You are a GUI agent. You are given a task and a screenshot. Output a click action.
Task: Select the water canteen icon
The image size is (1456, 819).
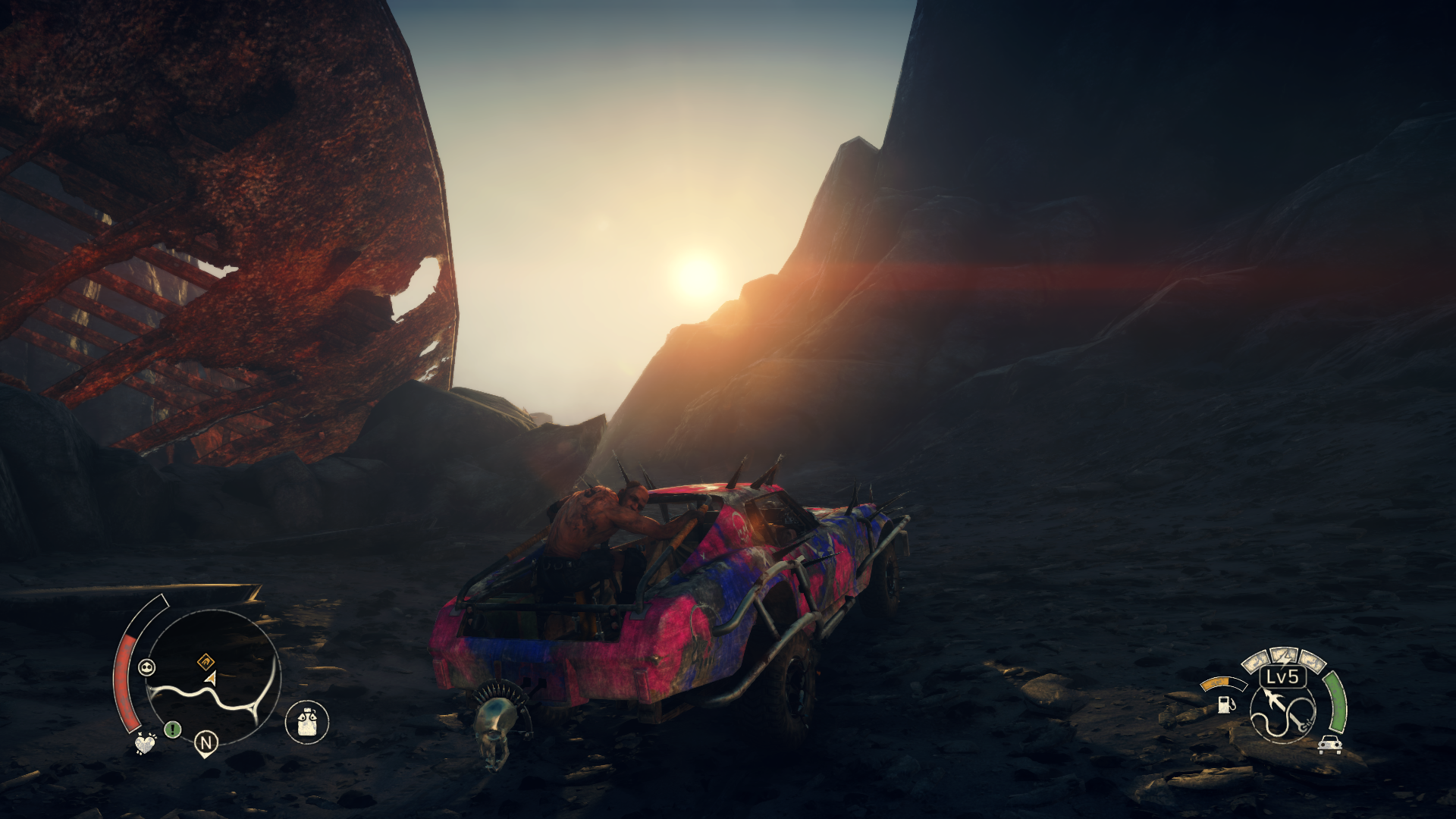tap(307, 721)
